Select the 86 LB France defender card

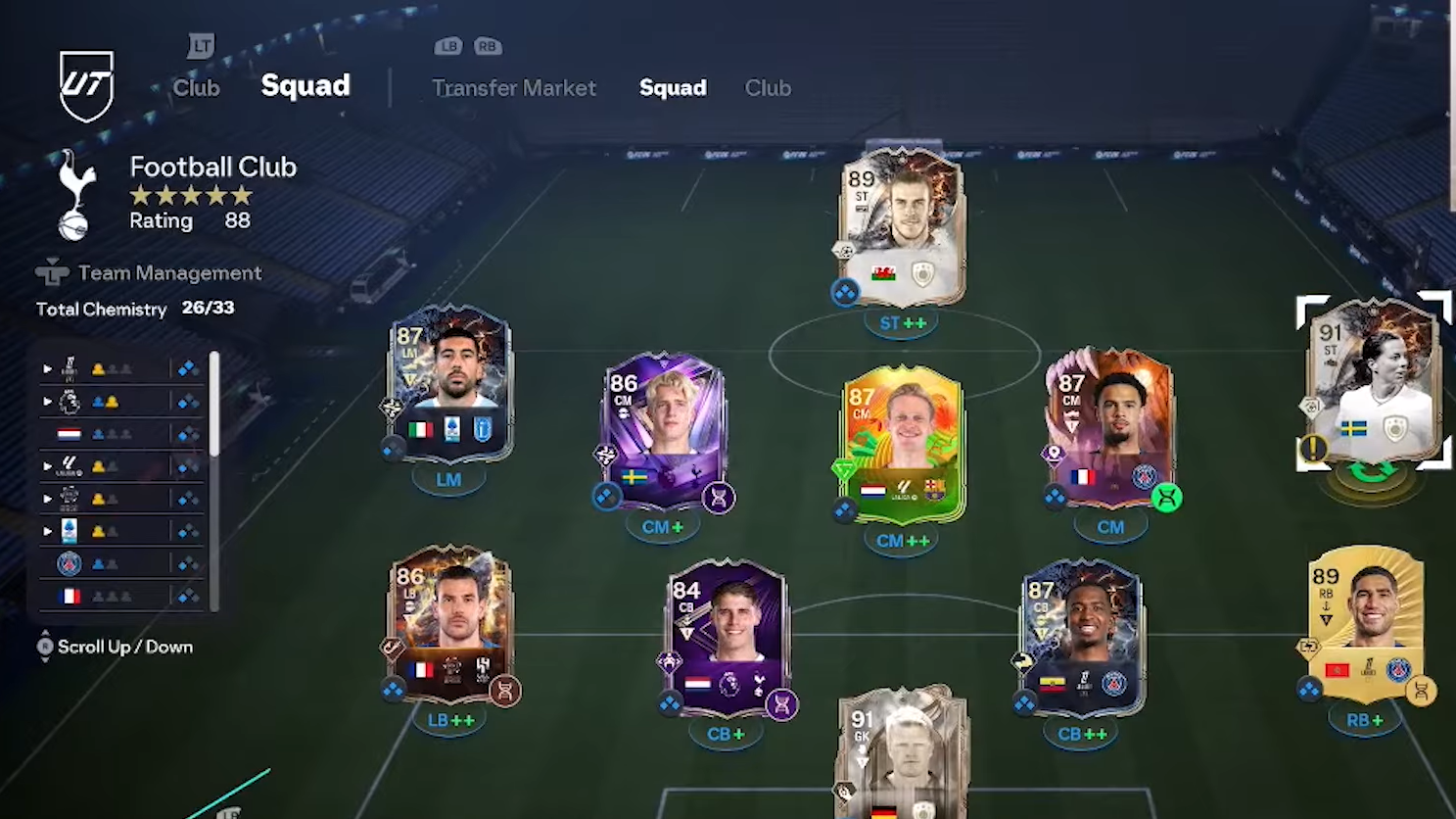click(x=450, y=624)
